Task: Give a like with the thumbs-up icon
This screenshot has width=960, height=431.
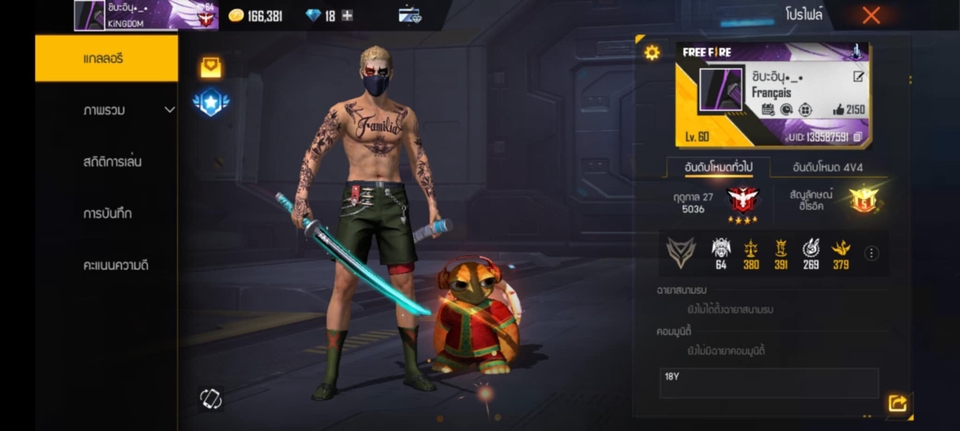Action: coord(837,110)
